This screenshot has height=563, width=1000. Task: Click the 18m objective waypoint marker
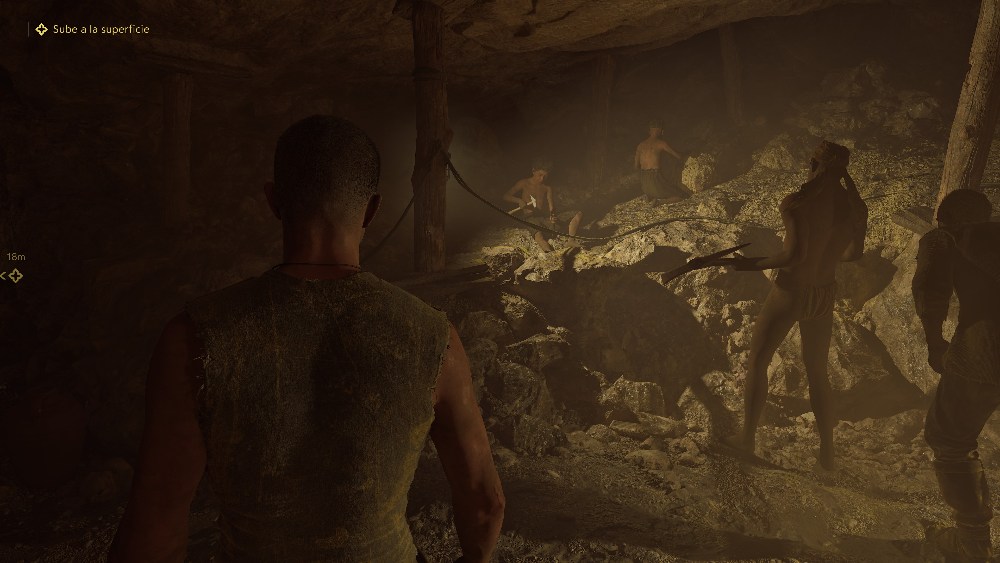coord(14,275)
